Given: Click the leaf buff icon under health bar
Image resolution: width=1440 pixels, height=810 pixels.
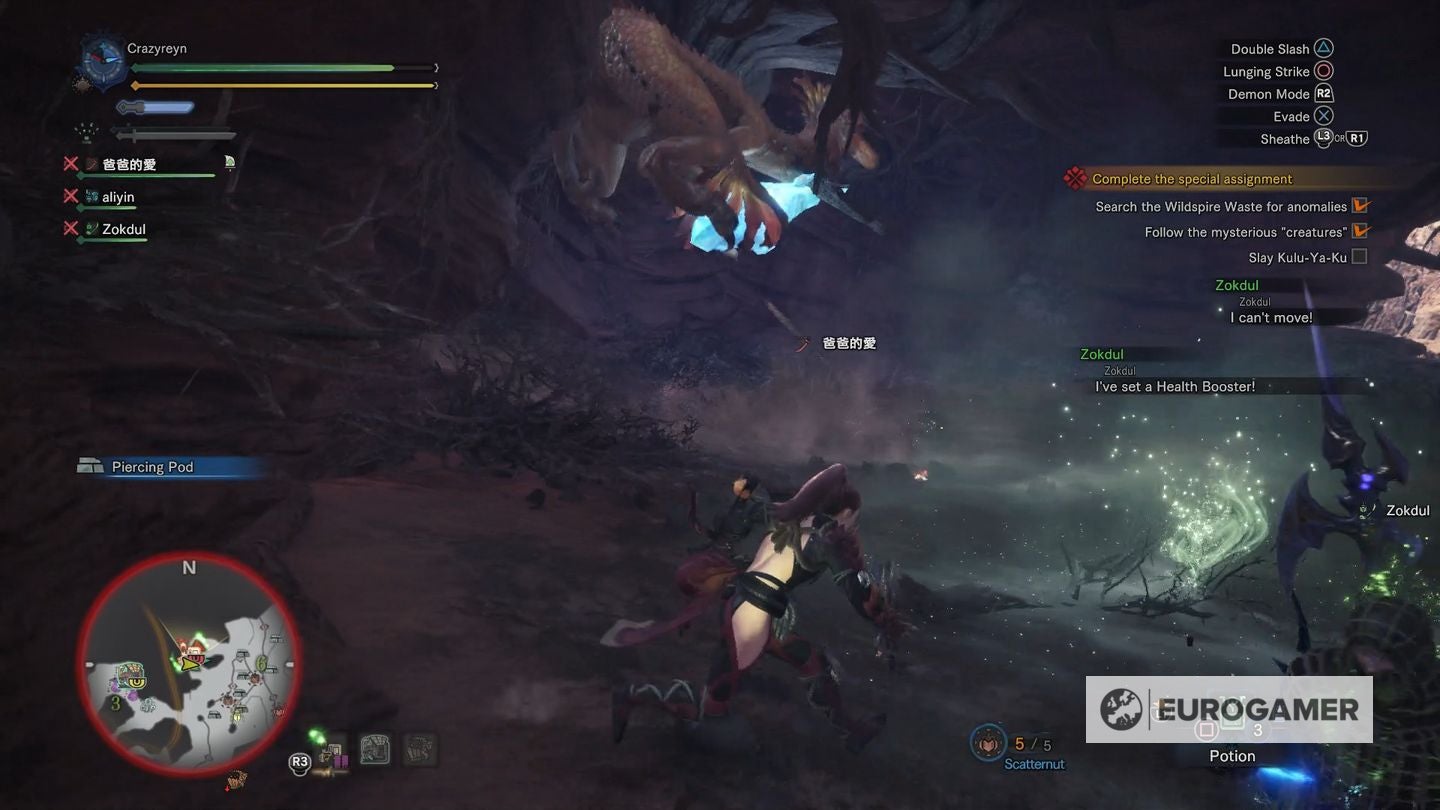Looking at the screenshot, I should point(86,131).
